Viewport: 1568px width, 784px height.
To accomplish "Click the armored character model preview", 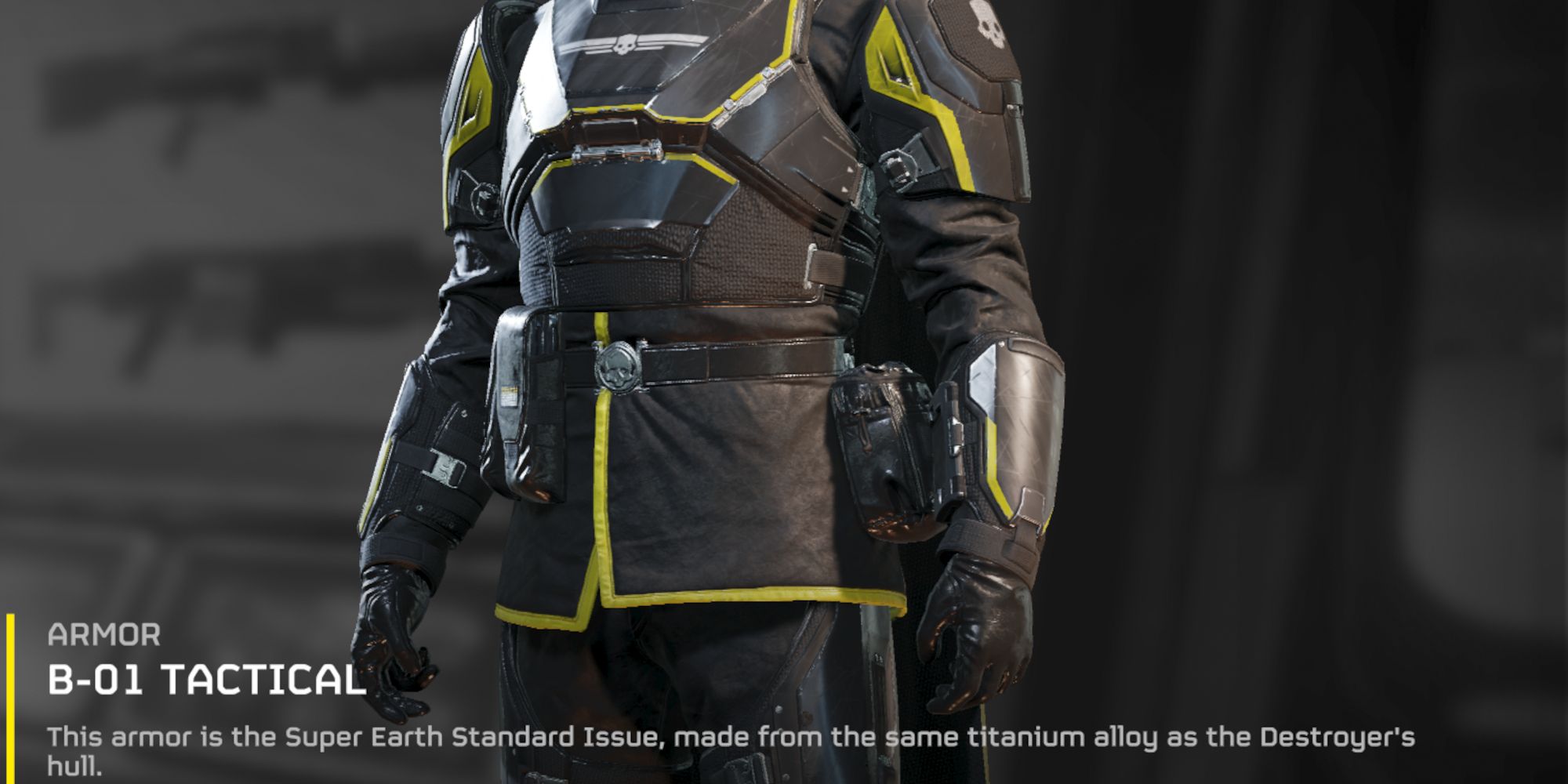I will pos(706,314).
